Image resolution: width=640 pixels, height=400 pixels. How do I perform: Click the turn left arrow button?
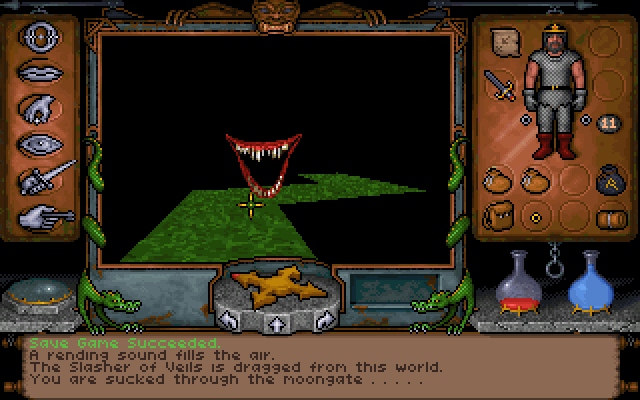click(229, 320)
